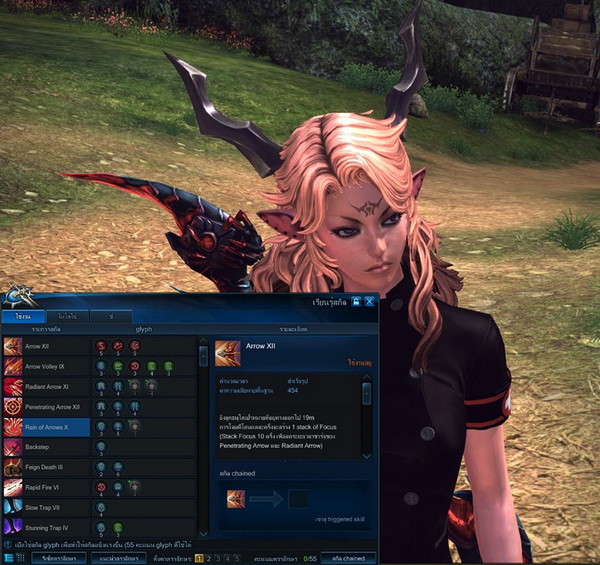
Task: Select the Arrow Volley IX skill
Action: coord(45,366)
